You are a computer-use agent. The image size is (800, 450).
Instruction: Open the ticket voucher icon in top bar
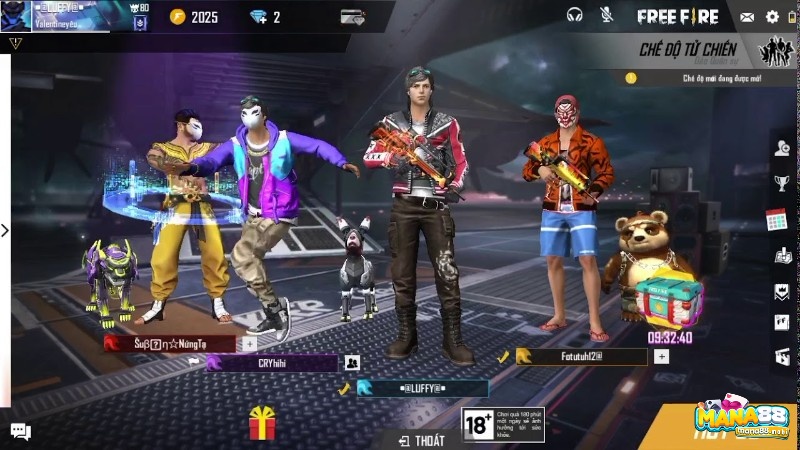(x=352, y=17)
